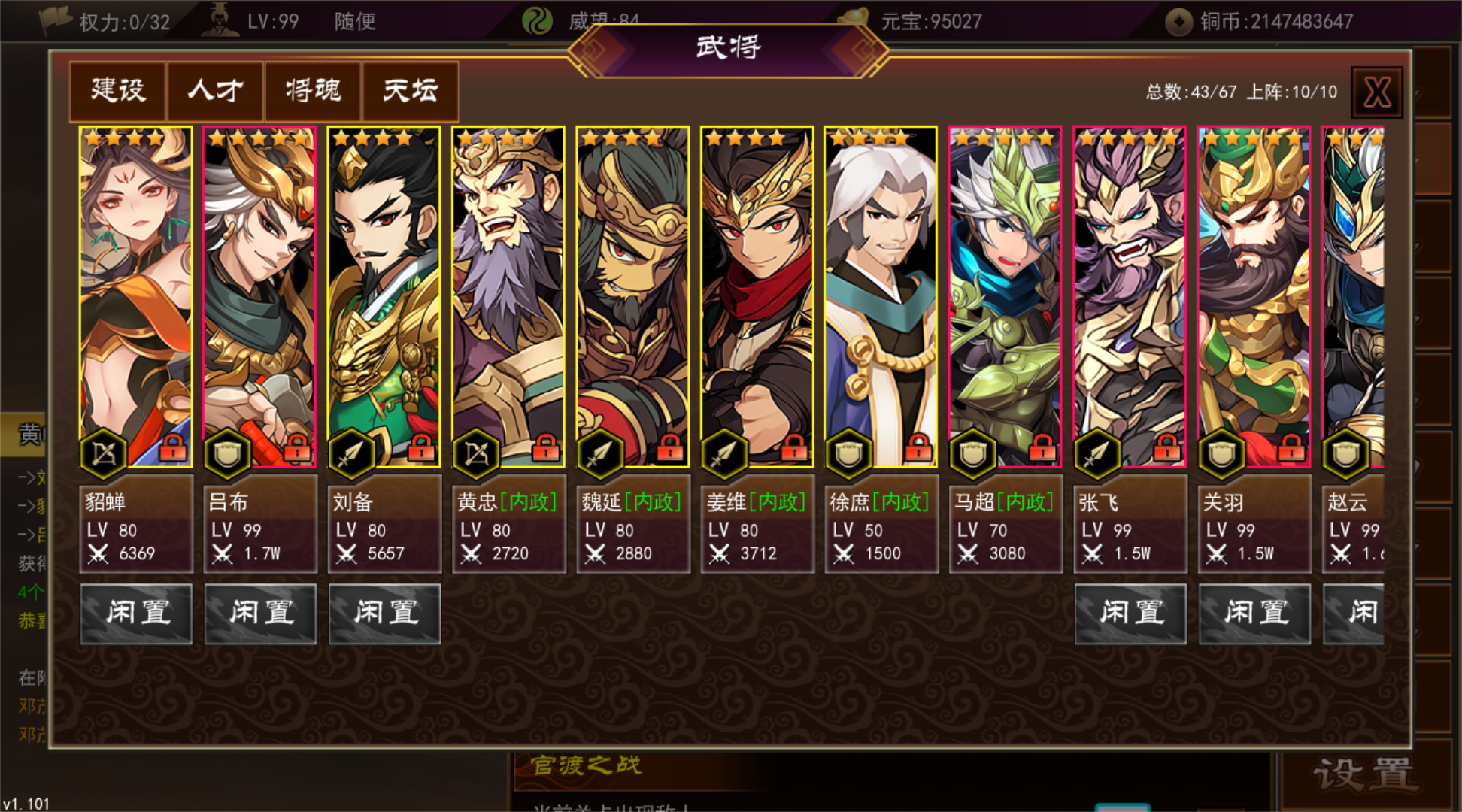Click 闲置 beneath 关羽's card
The width and height of the screenshot is (1462, 812).
click(1254, 614)
